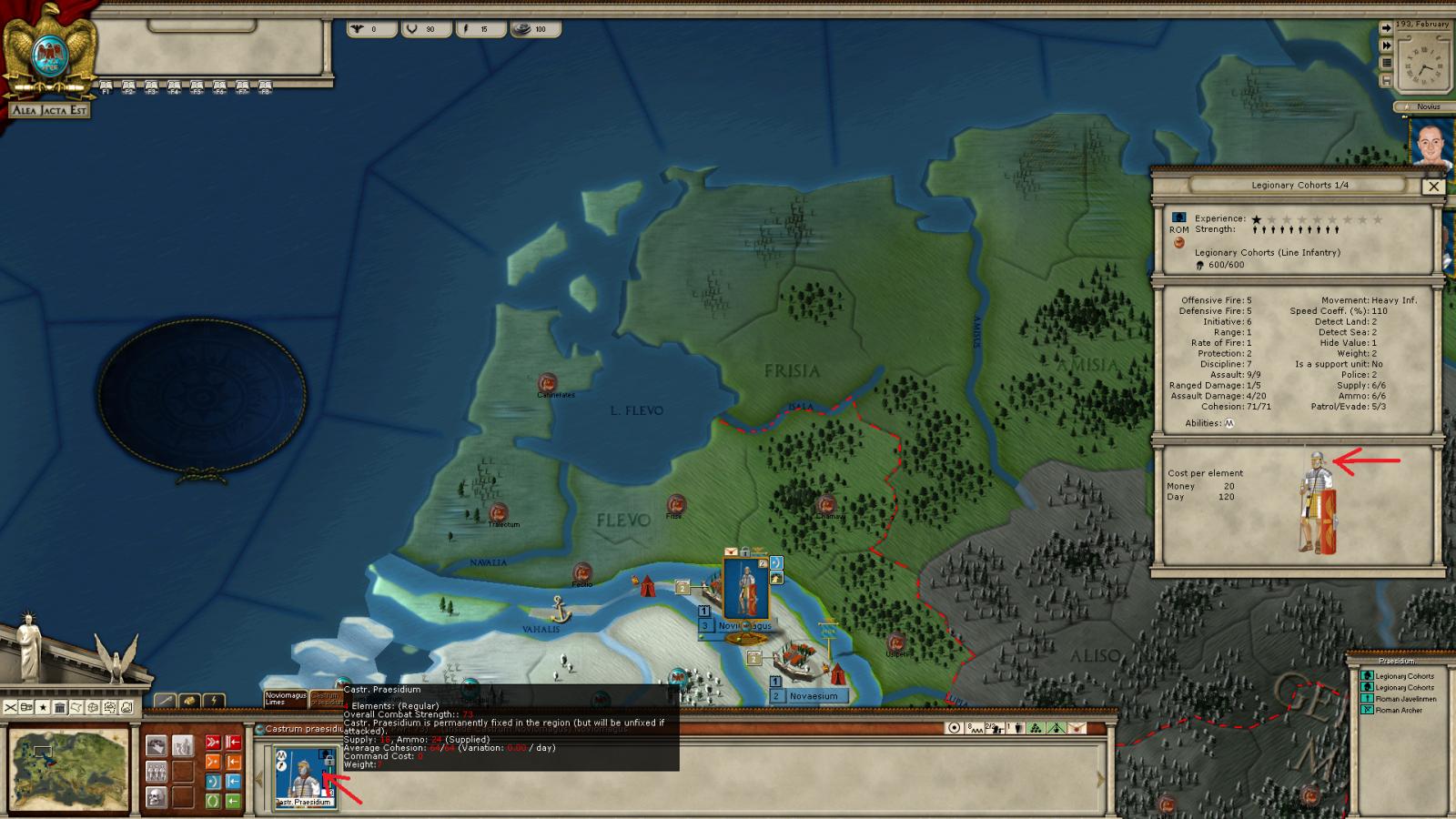Click the double-arrow fast forward button
The height and width of the screenshot is (819, 1456).
(1386, 45)
